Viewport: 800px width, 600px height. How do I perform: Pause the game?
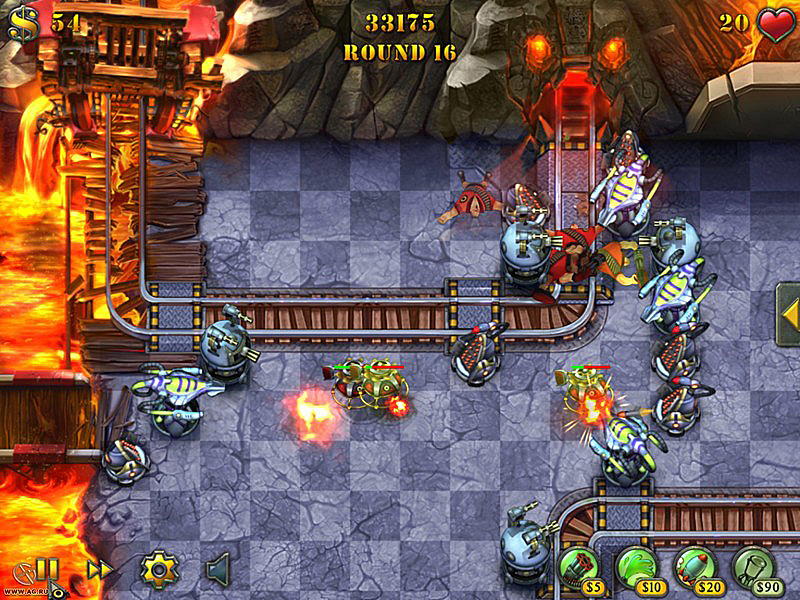pyautogui.click(x=46, y=570)
